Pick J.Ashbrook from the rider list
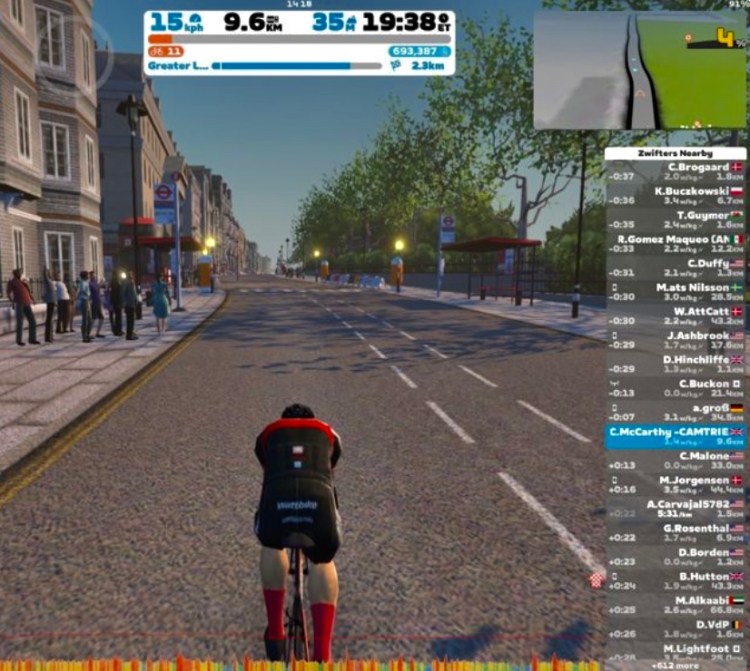Screen dimensions: 750x671 pyautogui.click(x=676, y=340)
